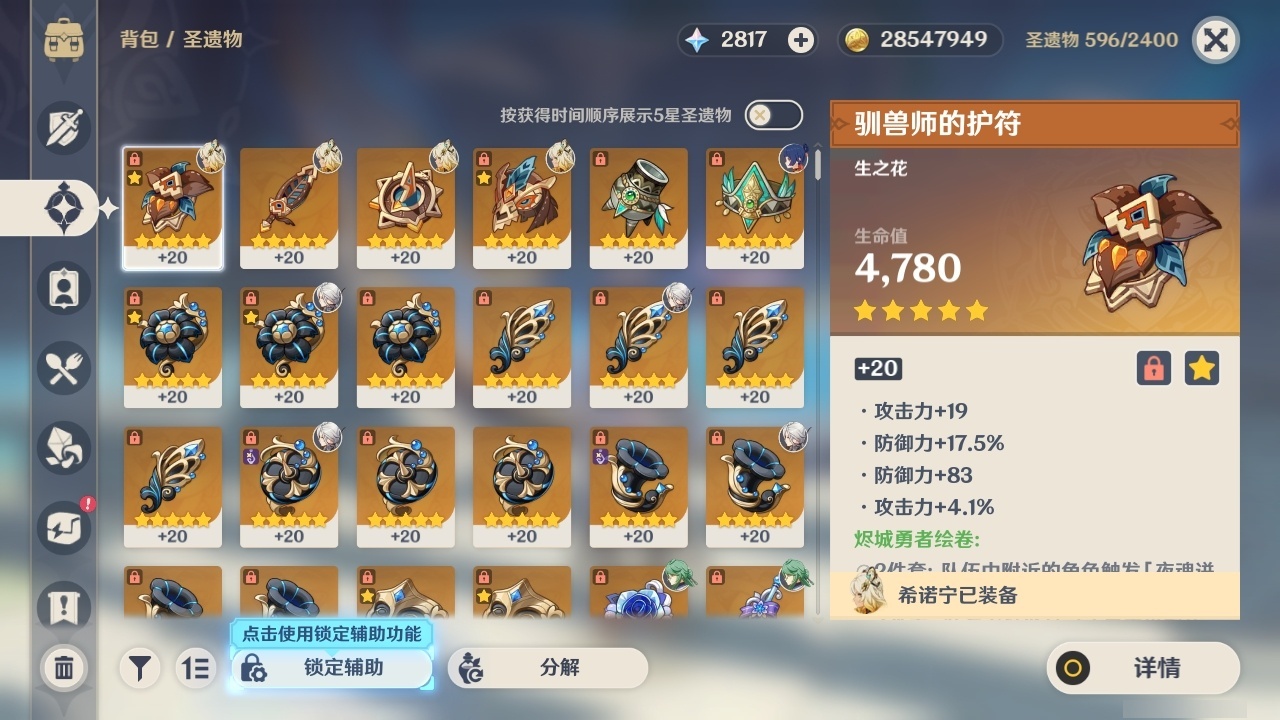Open the materials inventory tab icon
The image size is (1280, 720).
pos(63,447)
